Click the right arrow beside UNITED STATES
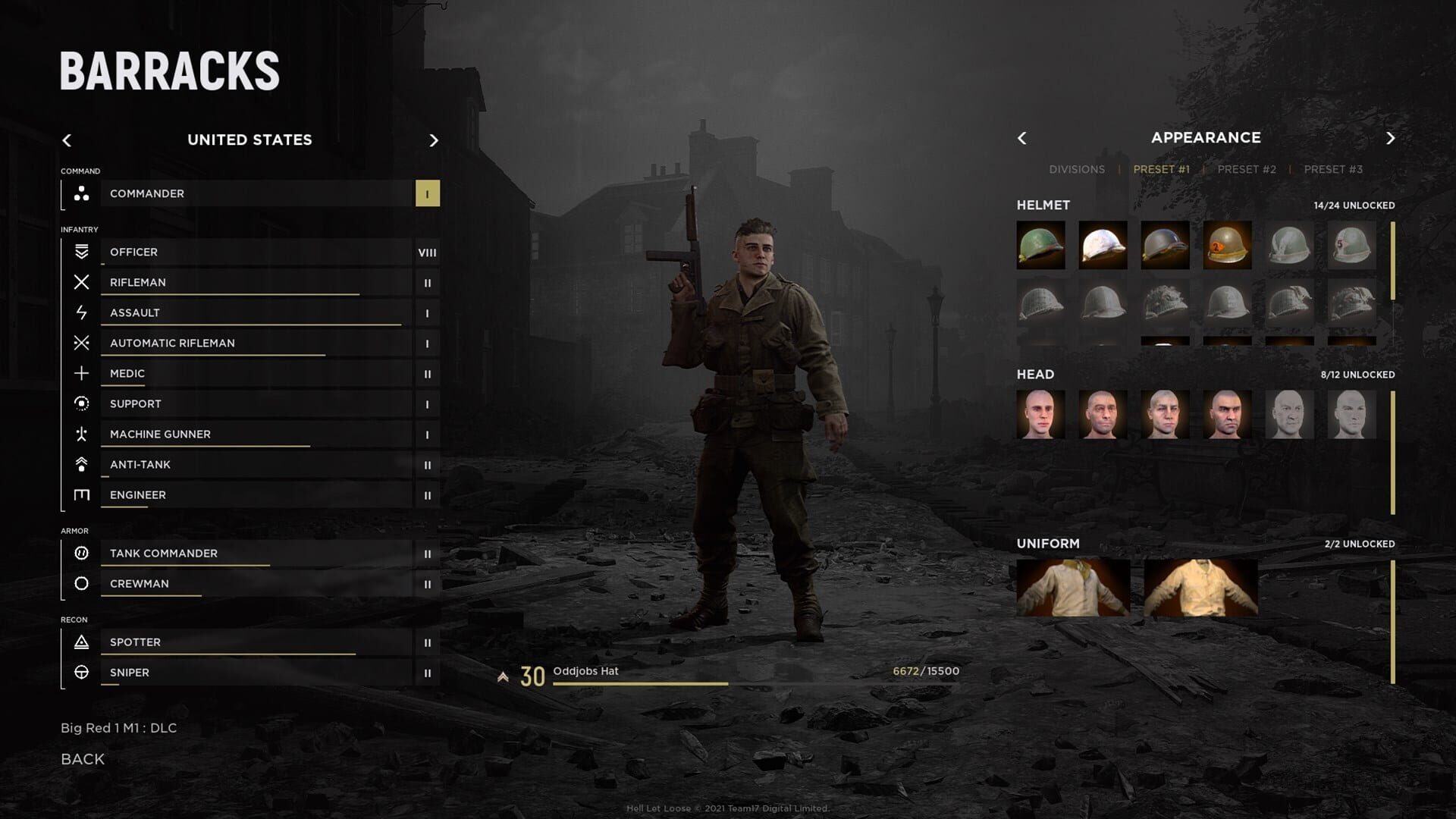Screen dimensions: 1456x819 (x=434, y=140)
